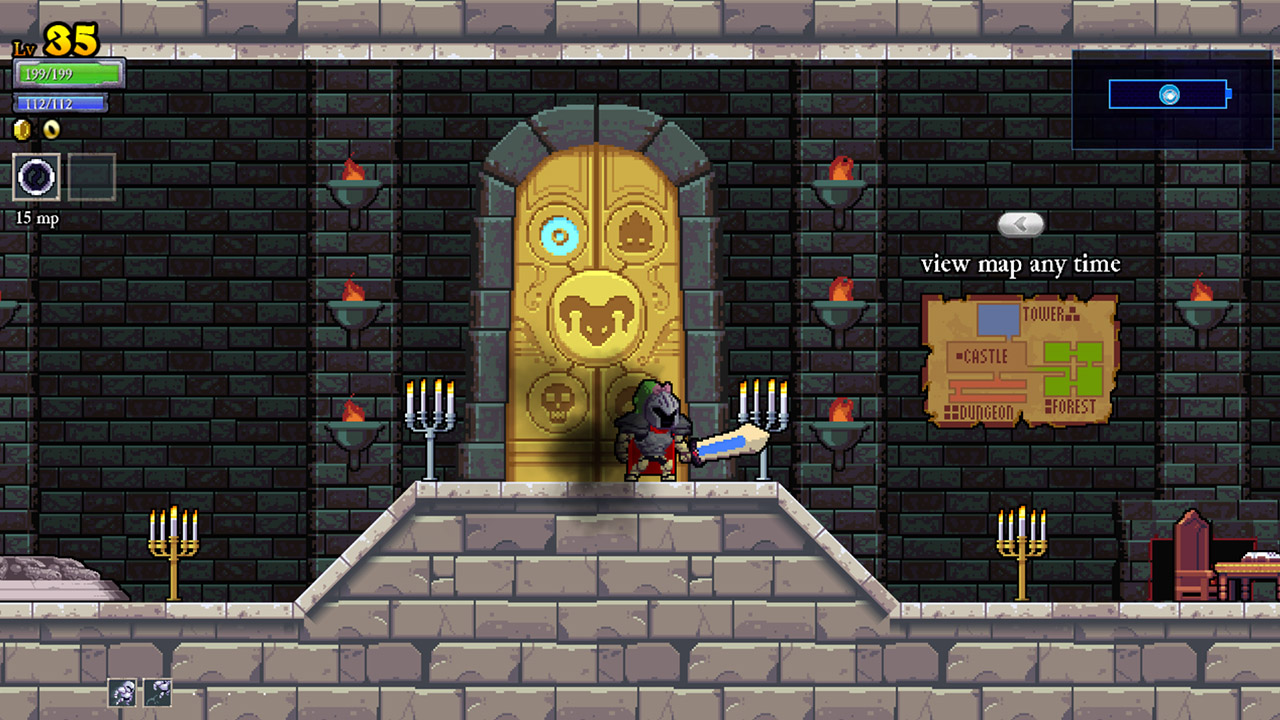1280x720 pixels.
Task: Select the dashing knight ability icon
Action: pyautogui.click(x=123, y=692)
